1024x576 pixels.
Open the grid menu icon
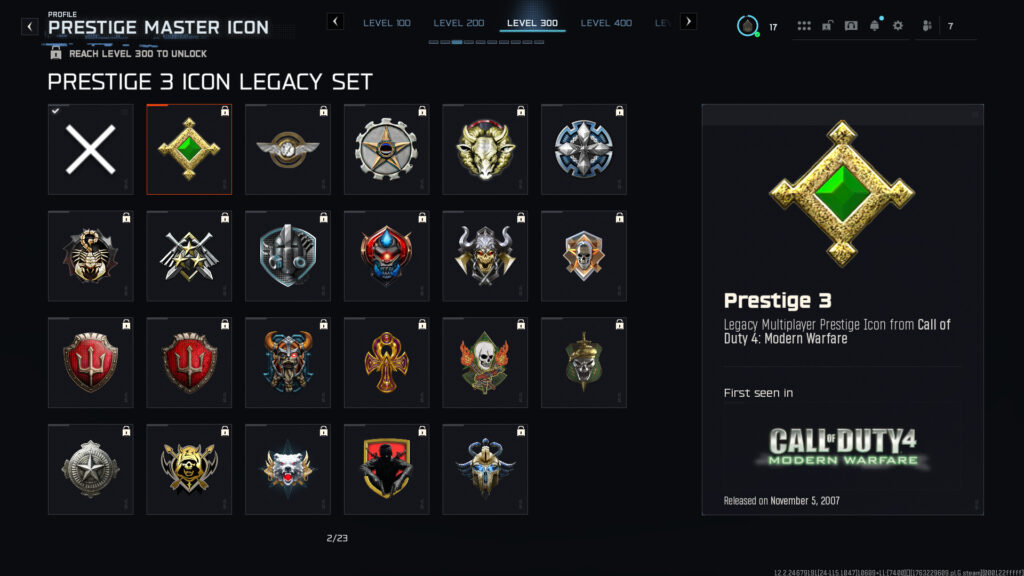point(805,26)
